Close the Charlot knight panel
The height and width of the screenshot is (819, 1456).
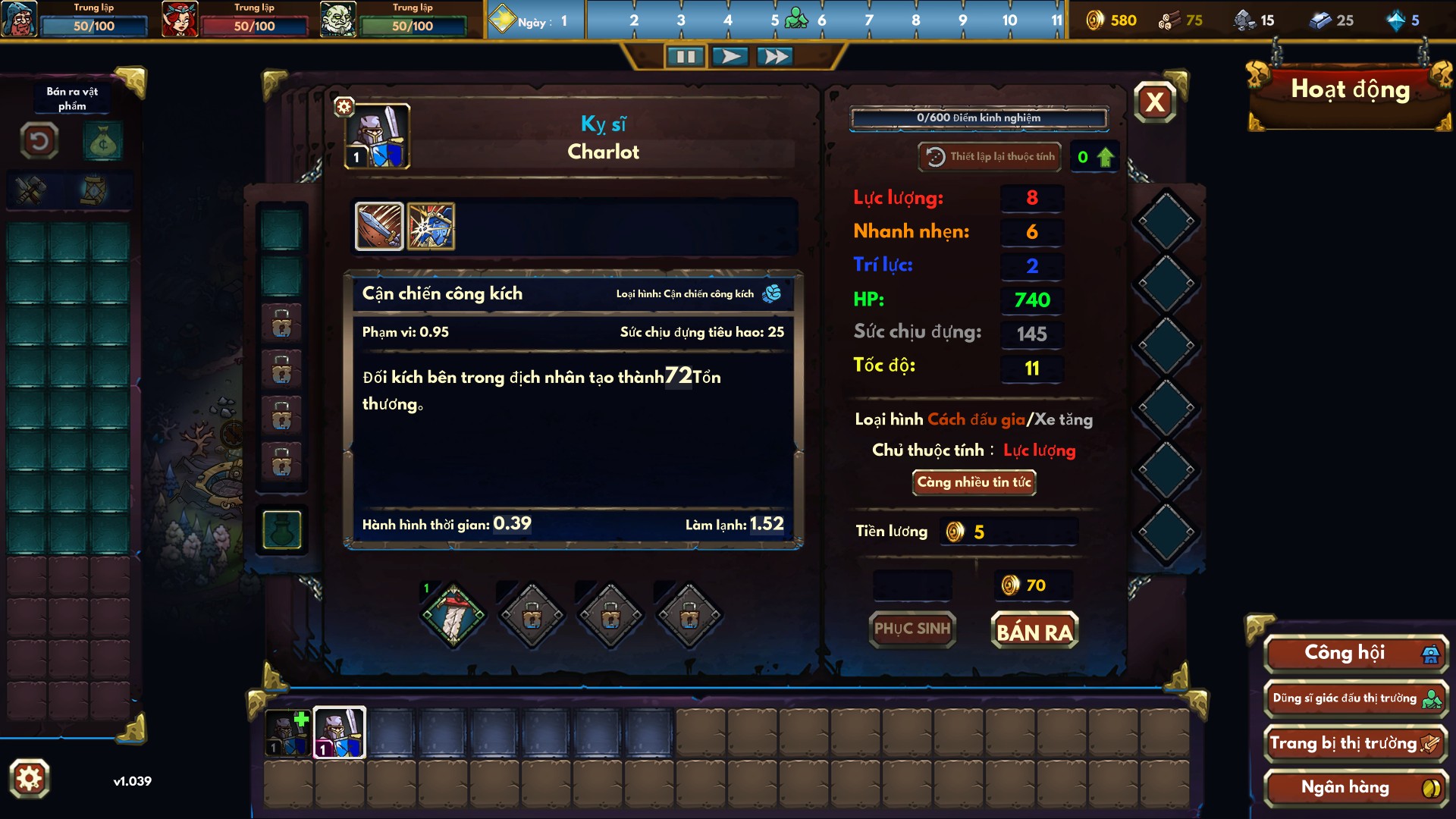[x=1155, y=102]
